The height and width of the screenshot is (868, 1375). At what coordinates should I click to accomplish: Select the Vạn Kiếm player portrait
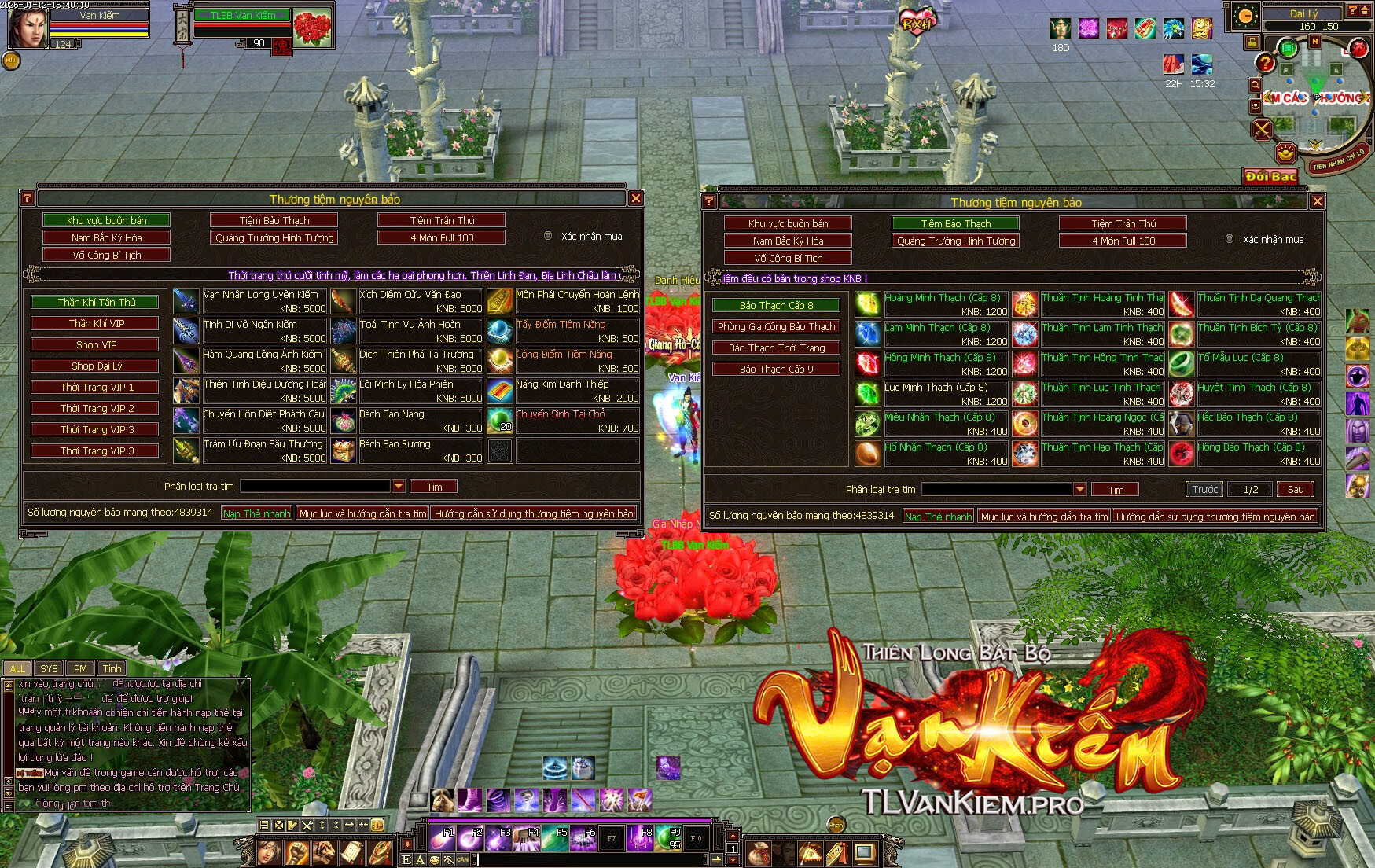(27, 27)
